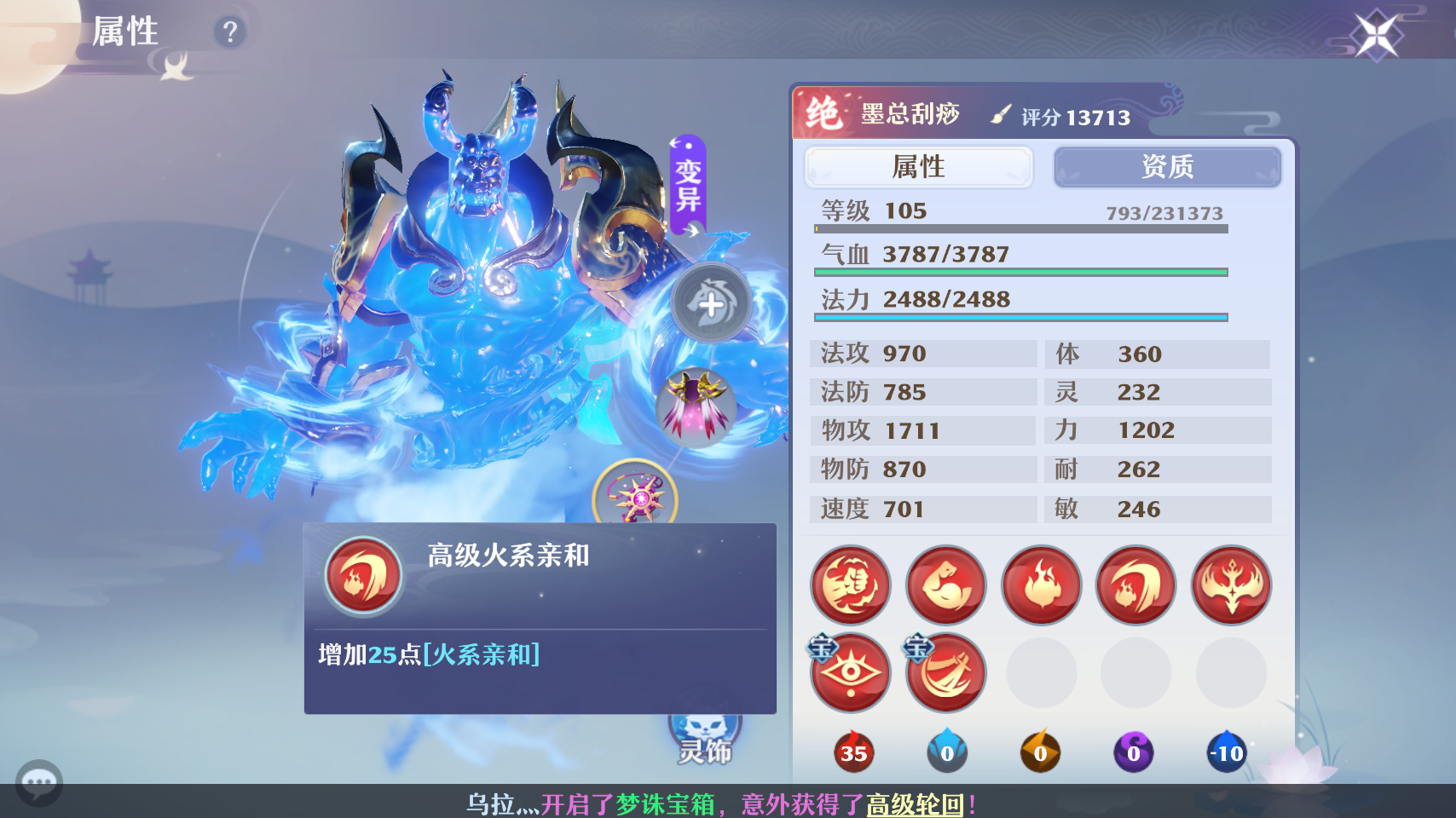1456x818 pixels.
Task: Open the fire claw skill icon
Action: pyautogui.click(x=1135, y=585)
